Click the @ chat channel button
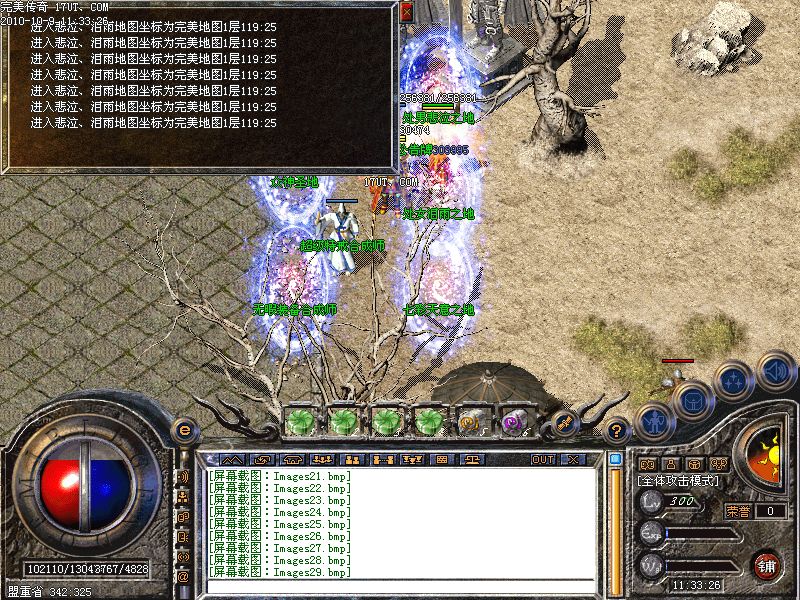800x600 pixels. coord(183,577)
